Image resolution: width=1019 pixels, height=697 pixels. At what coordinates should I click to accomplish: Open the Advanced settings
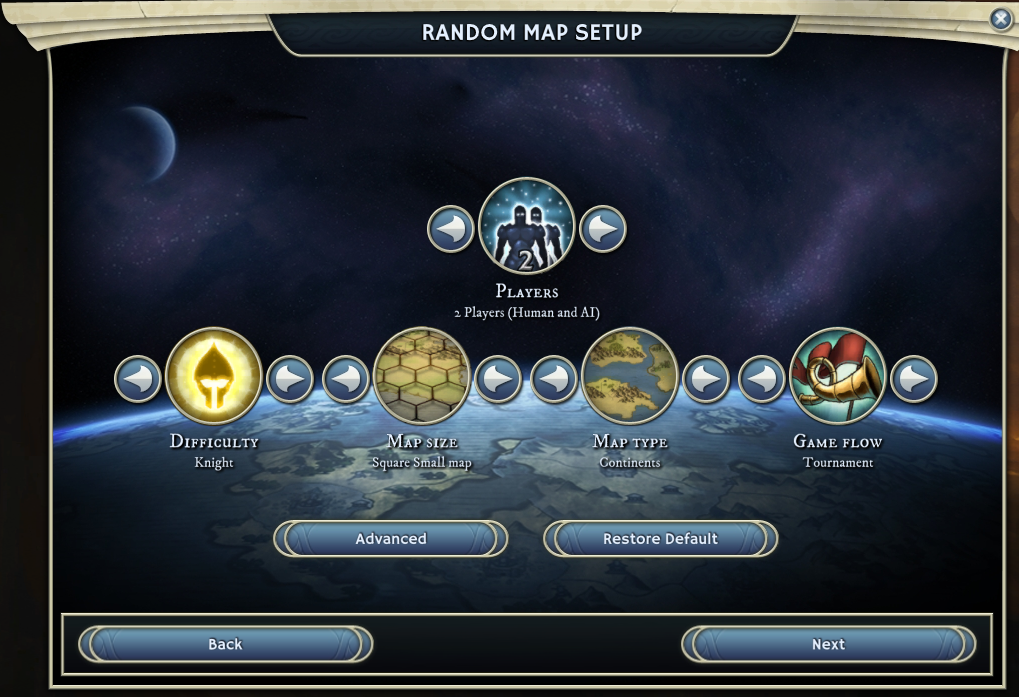[391, 539]
